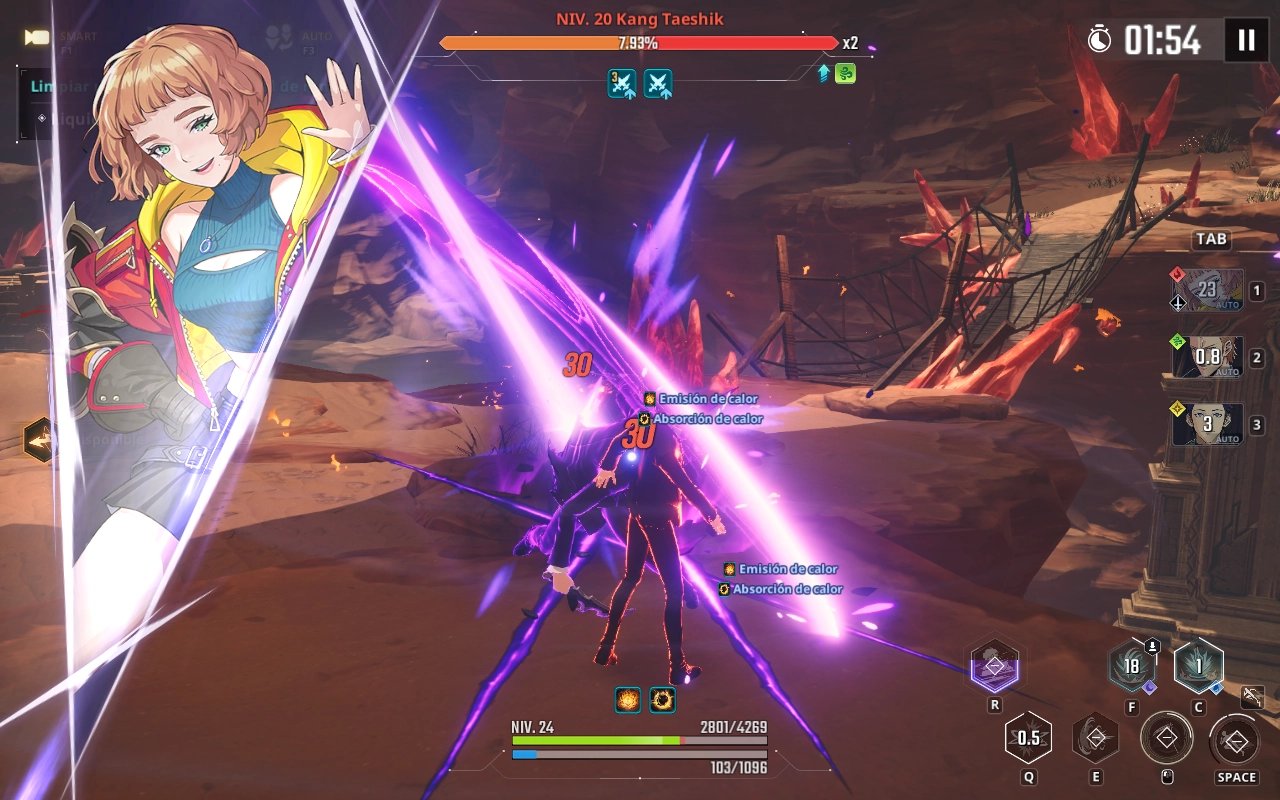The height and width of the screenshot is (800, 1280).
Task: Activate the purple ultimate skill above R
Action: [x=994, y=666]
